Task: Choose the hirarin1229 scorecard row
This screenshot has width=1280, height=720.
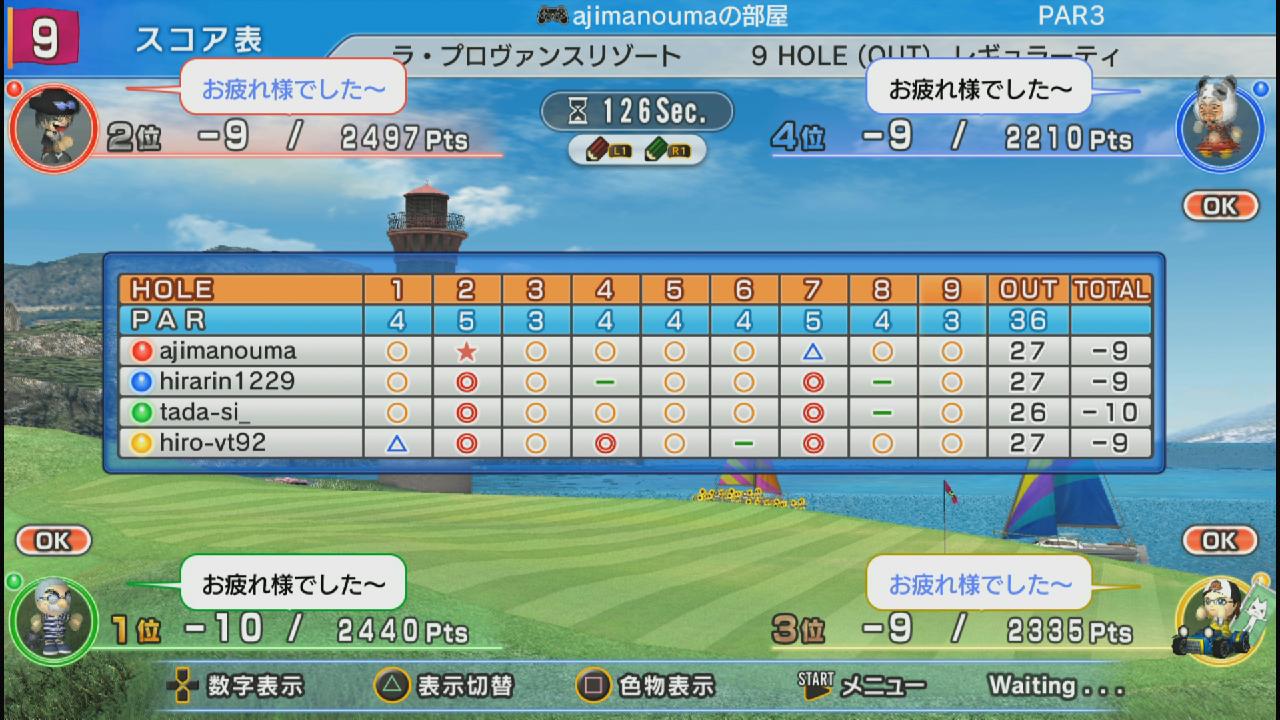Action: [228, 381]
